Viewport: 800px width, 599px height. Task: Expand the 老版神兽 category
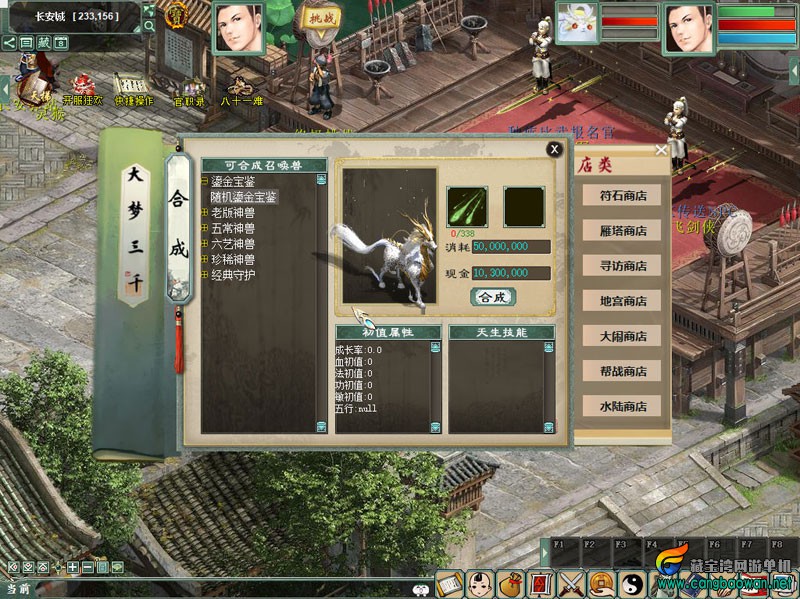[x=205, y=213]
